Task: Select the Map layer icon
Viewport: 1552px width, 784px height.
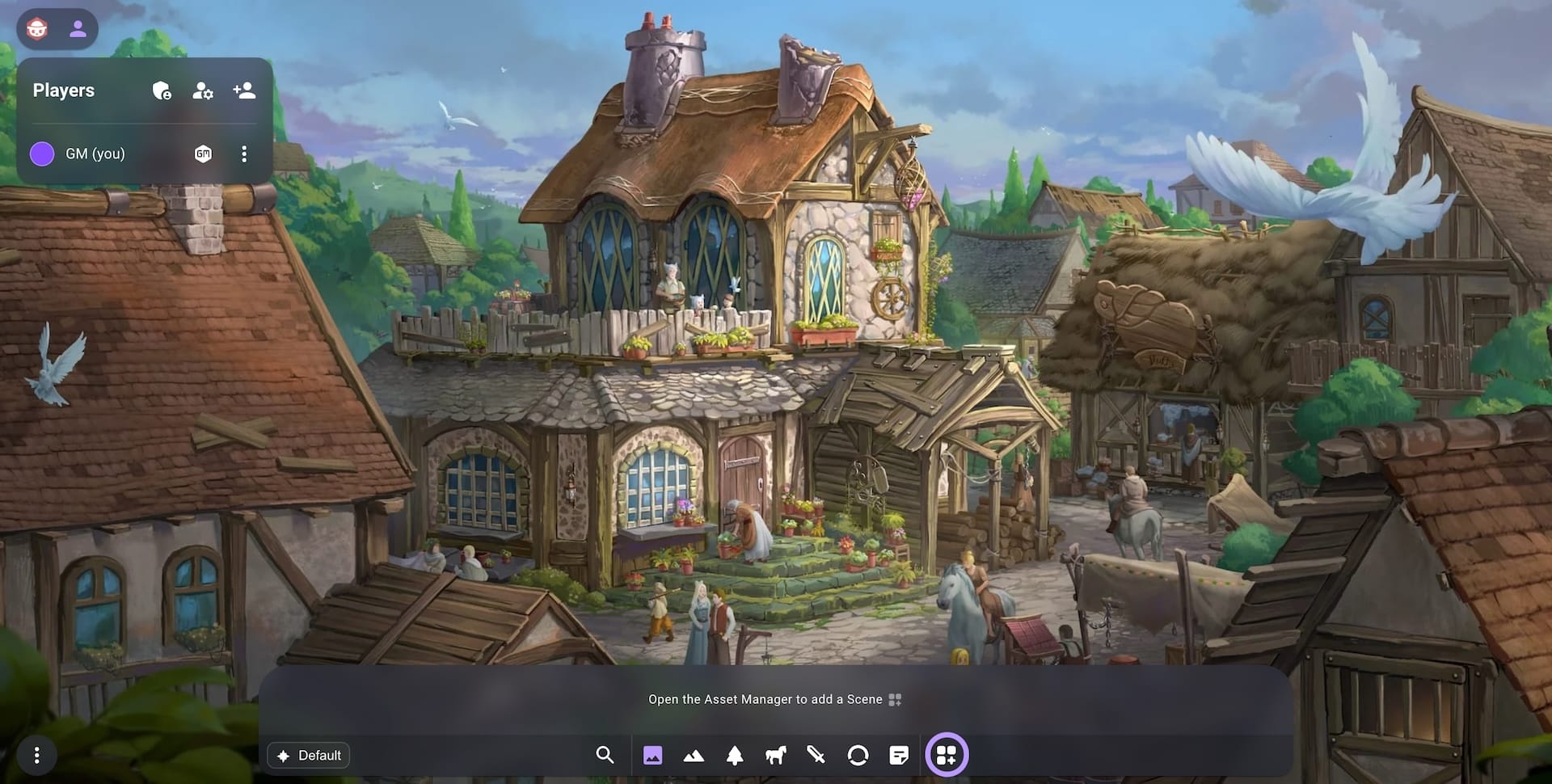Action: (654, 756)
